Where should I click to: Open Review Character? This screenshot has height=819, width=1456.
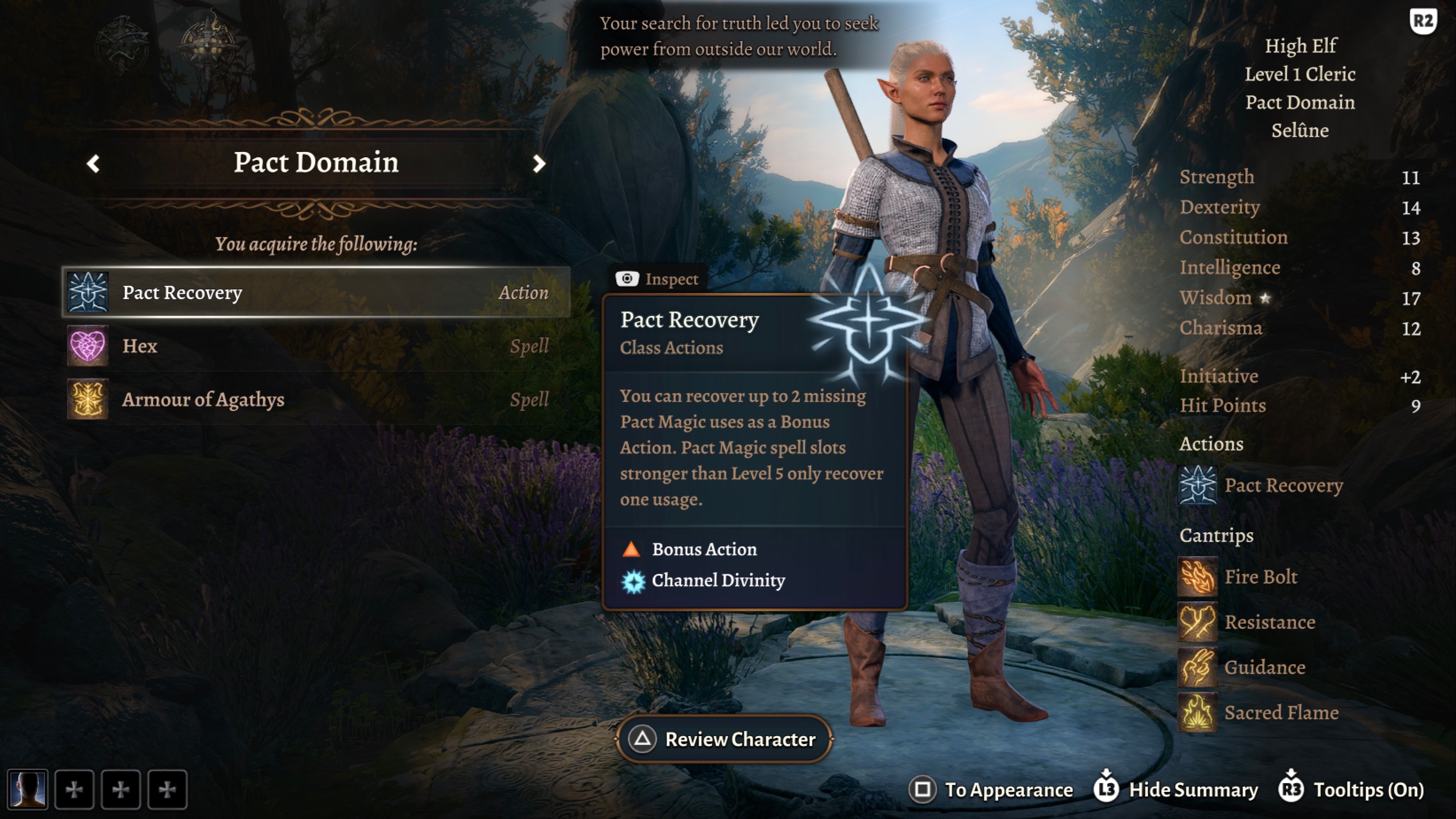tap(724, 739)
